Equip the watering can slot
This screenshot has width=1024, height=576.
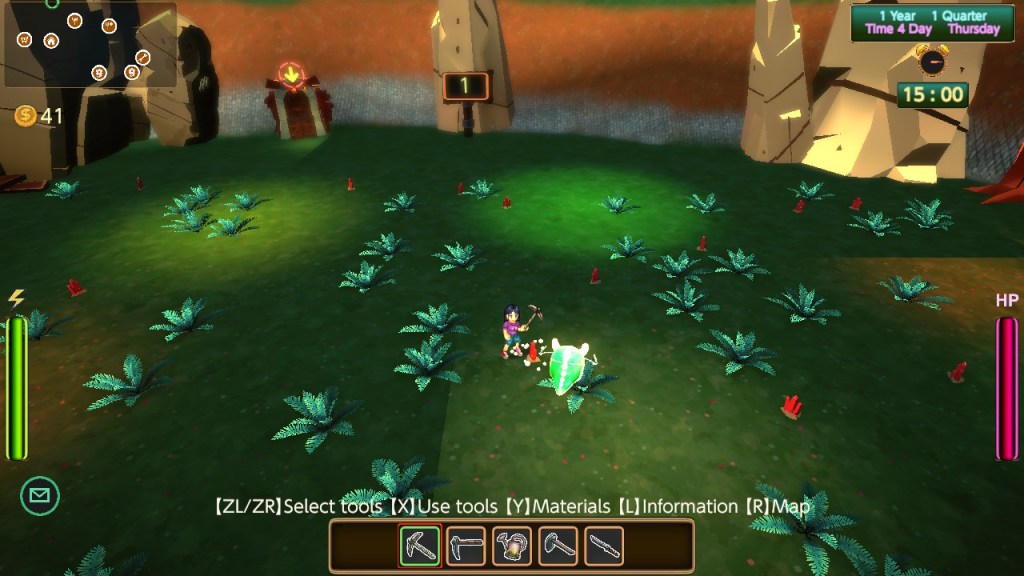(512, 546)
